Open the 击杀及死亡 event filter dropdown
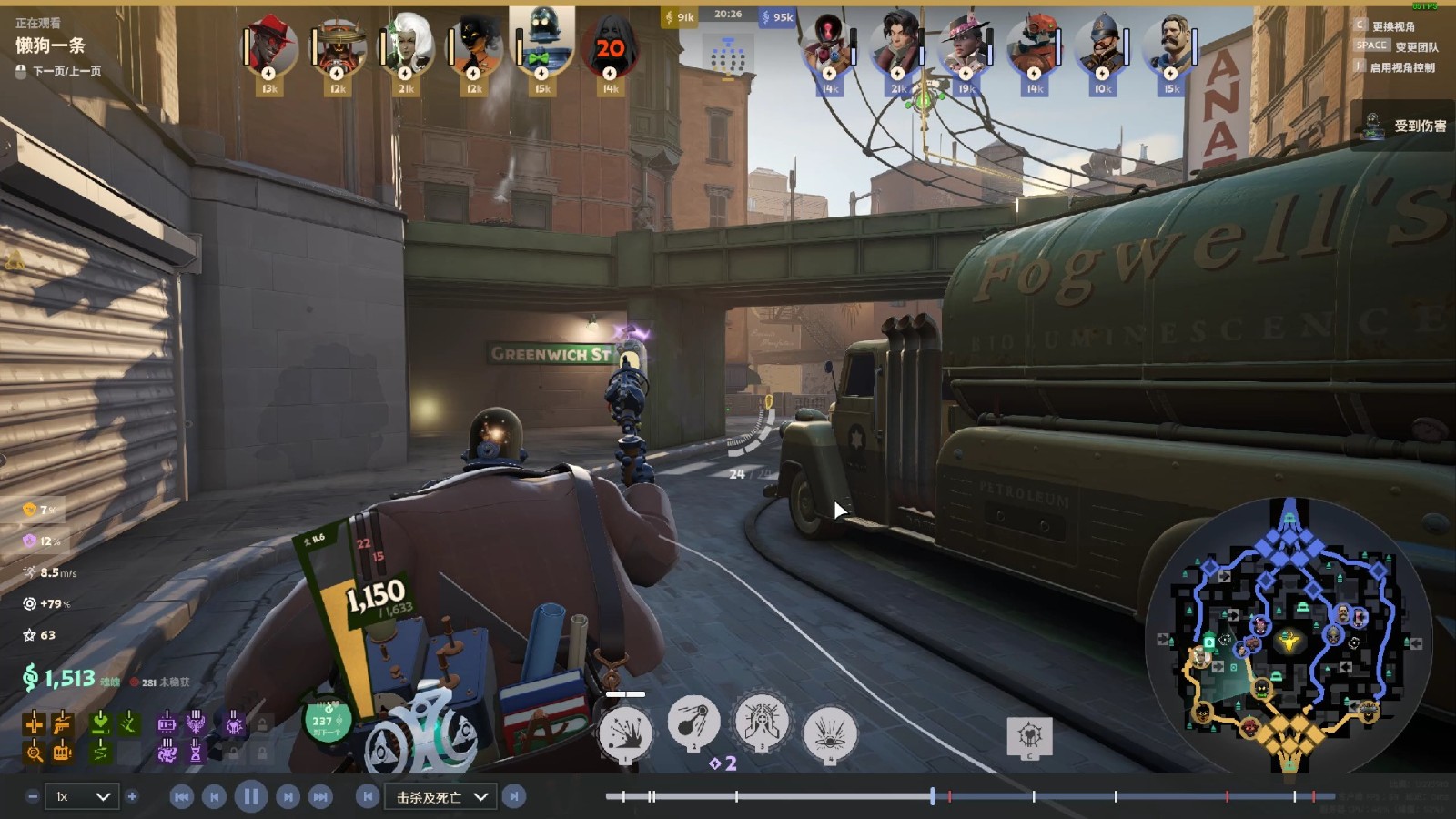Viewport: 1456px width, 819px height. tap(440, 797)
